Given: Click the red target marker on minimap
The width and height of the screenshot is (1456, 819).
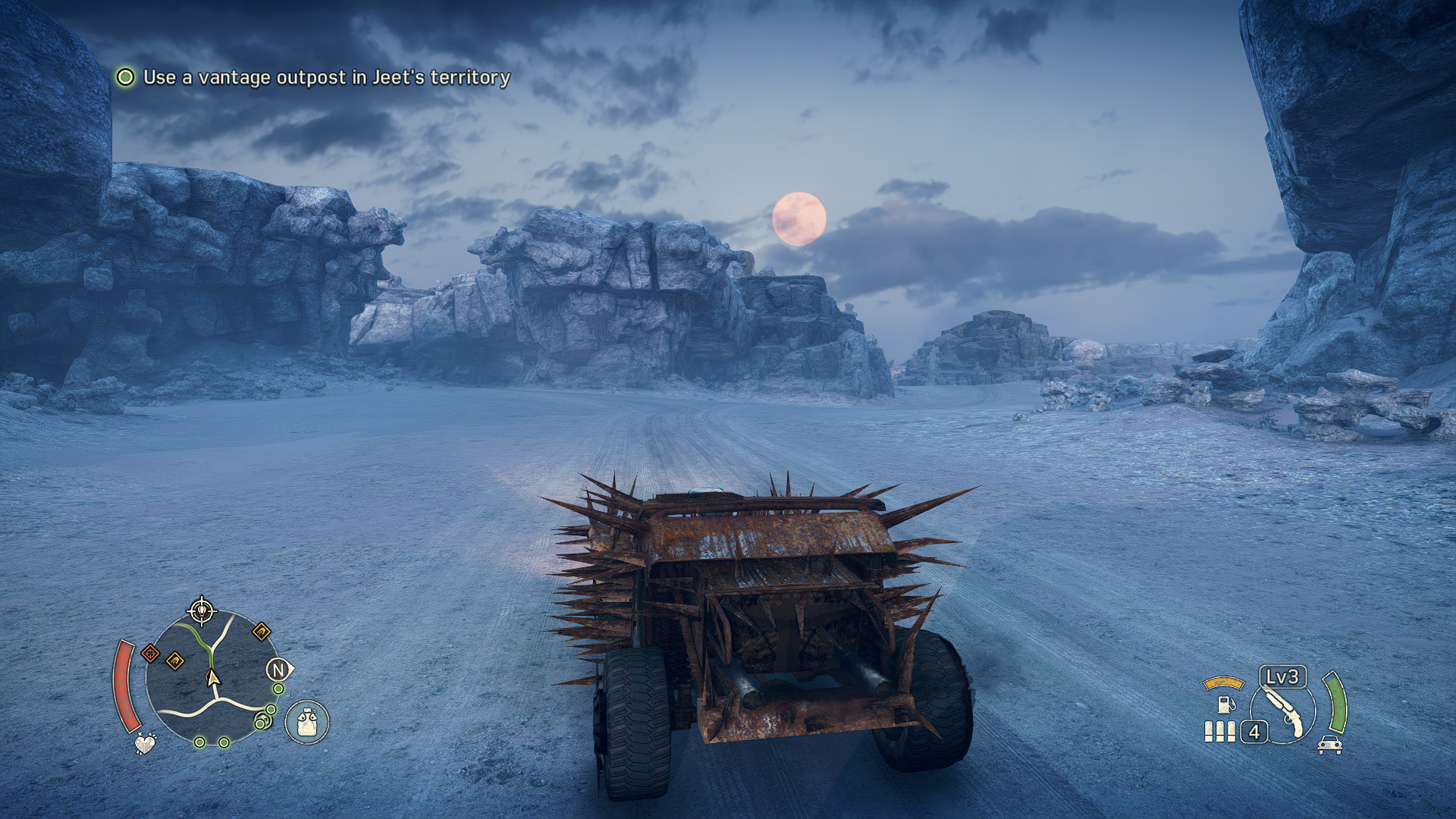Looking at the screenshot, I should tap(150, 653).
